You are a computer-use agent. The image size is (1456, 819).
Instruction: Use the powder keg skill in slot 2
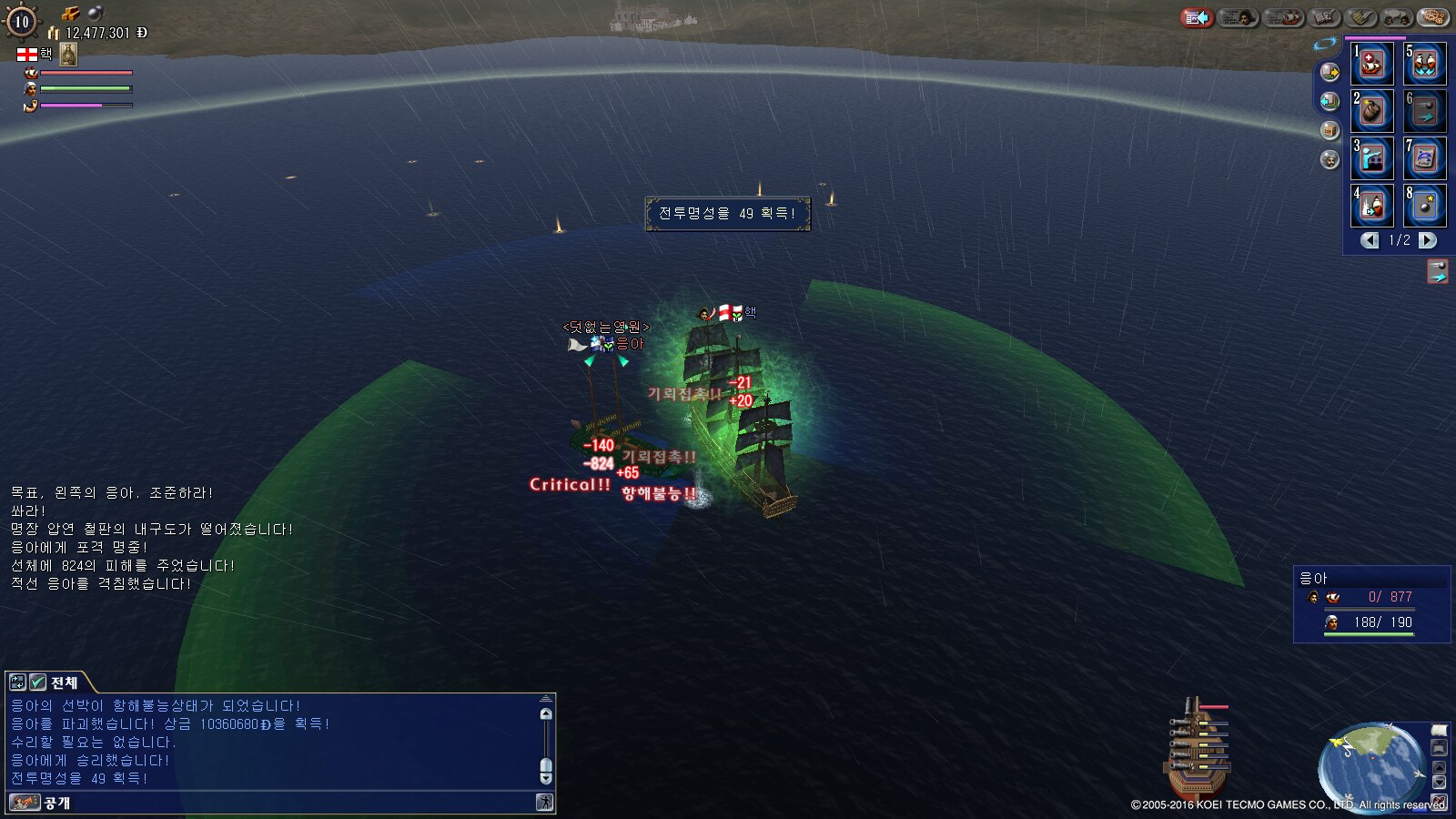[1371, 111]
